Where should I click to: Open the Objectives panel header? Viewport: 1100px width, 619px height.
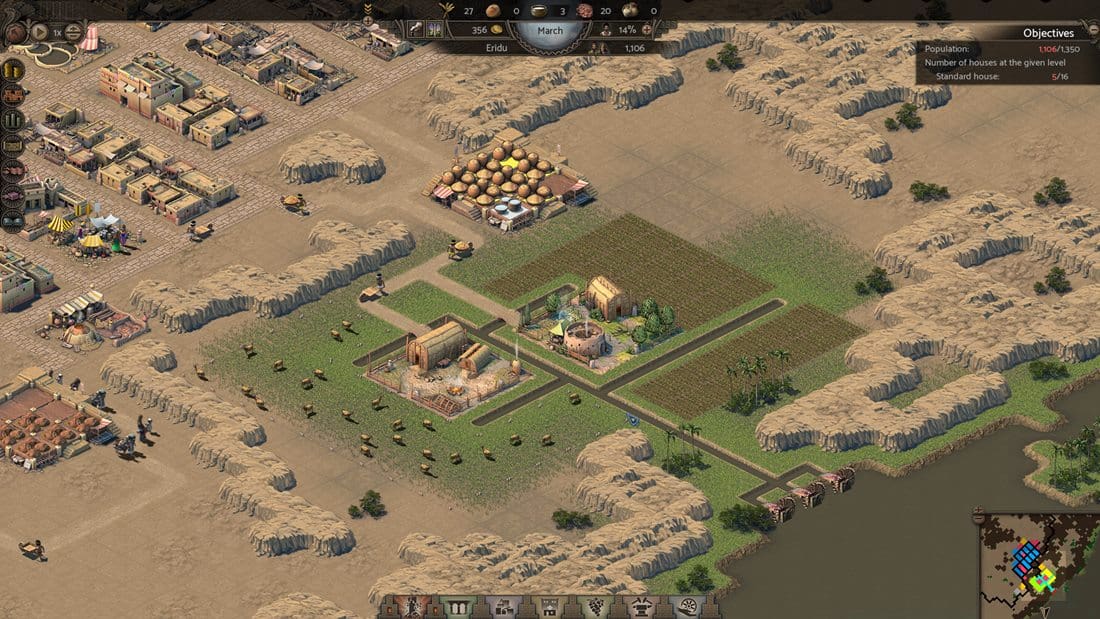[x=1048, y=33]
